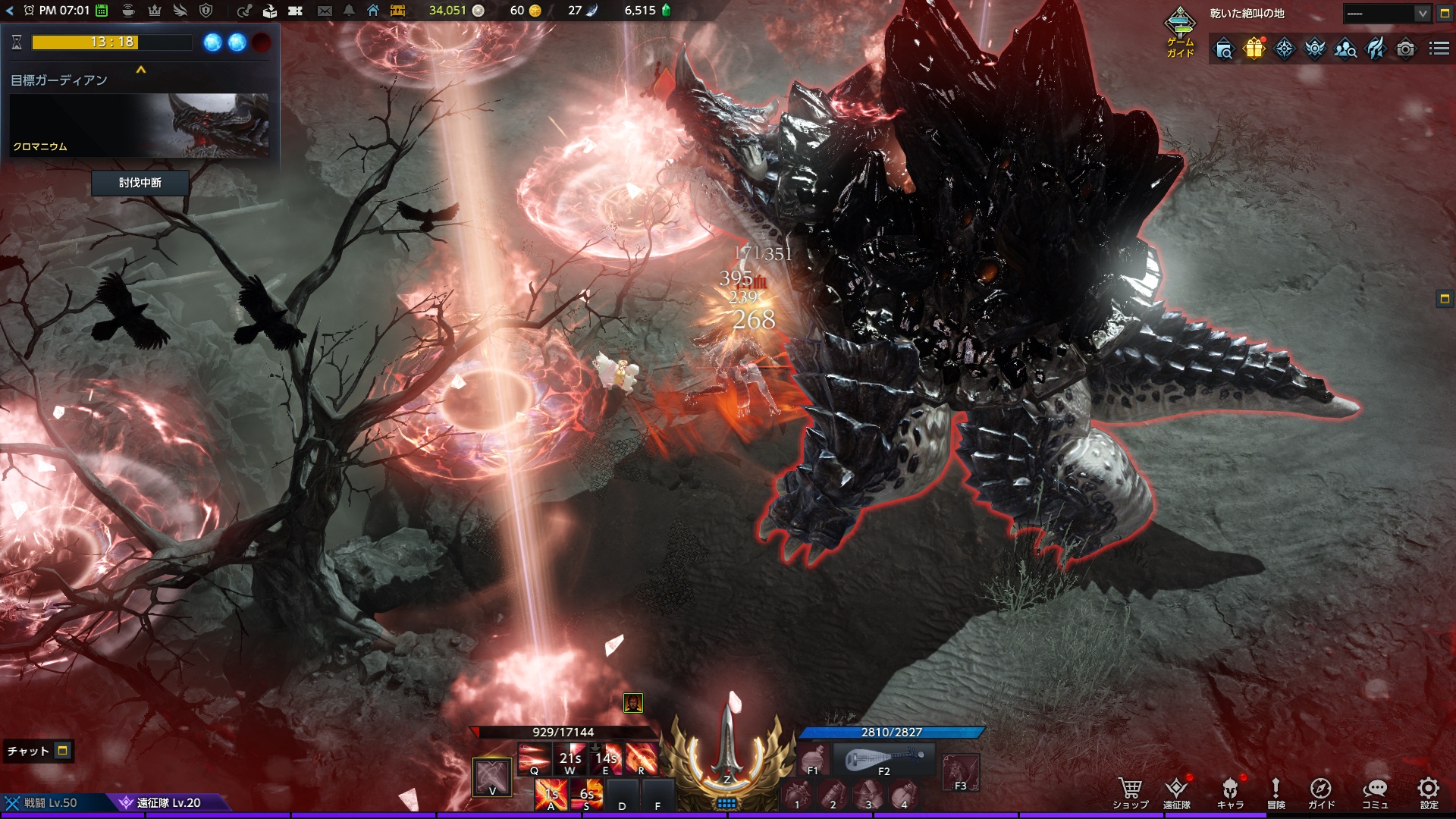This screenshot has width=1456, height=819.
Task: Open the 設定 settings gear
Action: tap(1429, 792)
